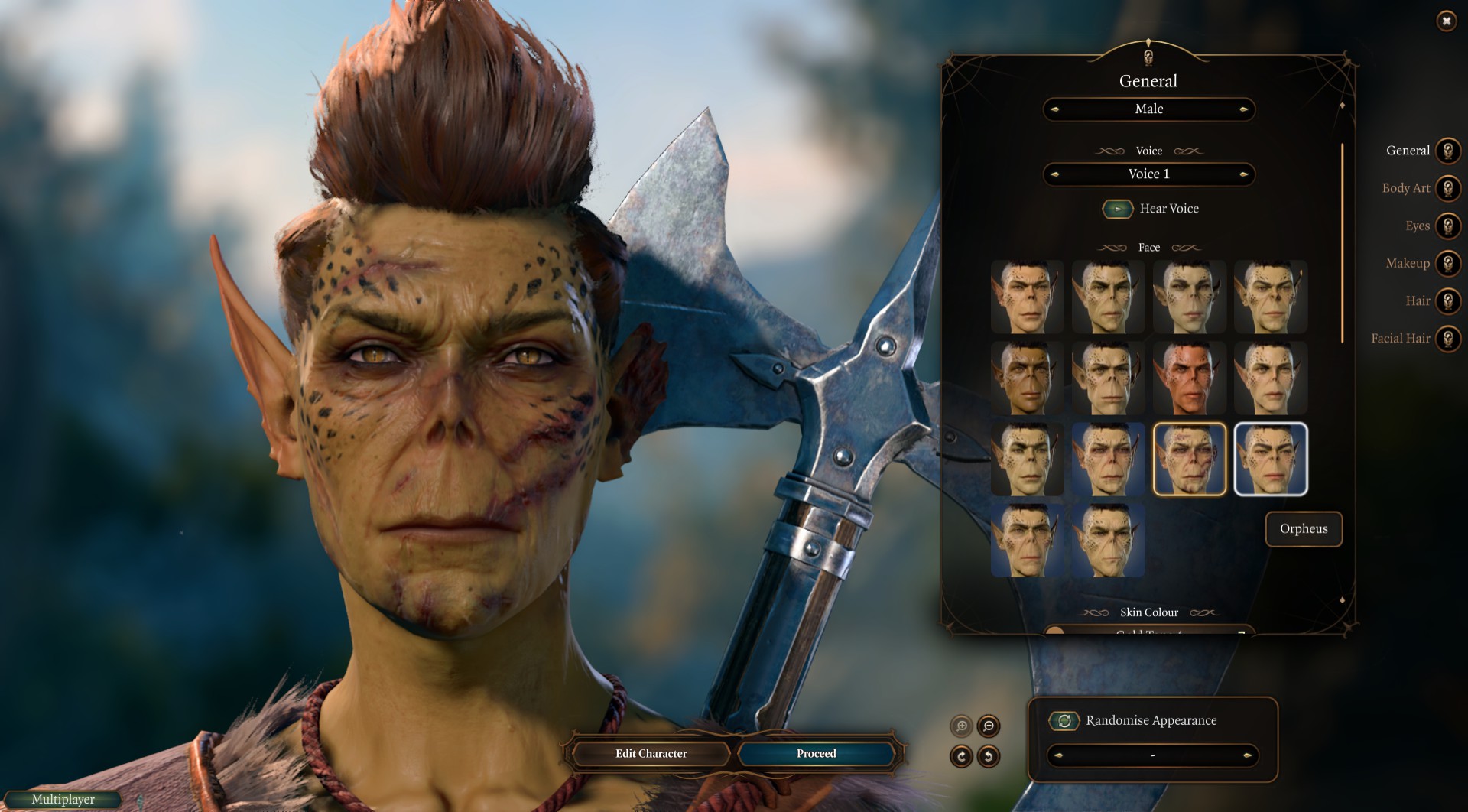1468x812 pixels.
Task: Randomise the character's appearance
Action: (x=1064, y=720)
